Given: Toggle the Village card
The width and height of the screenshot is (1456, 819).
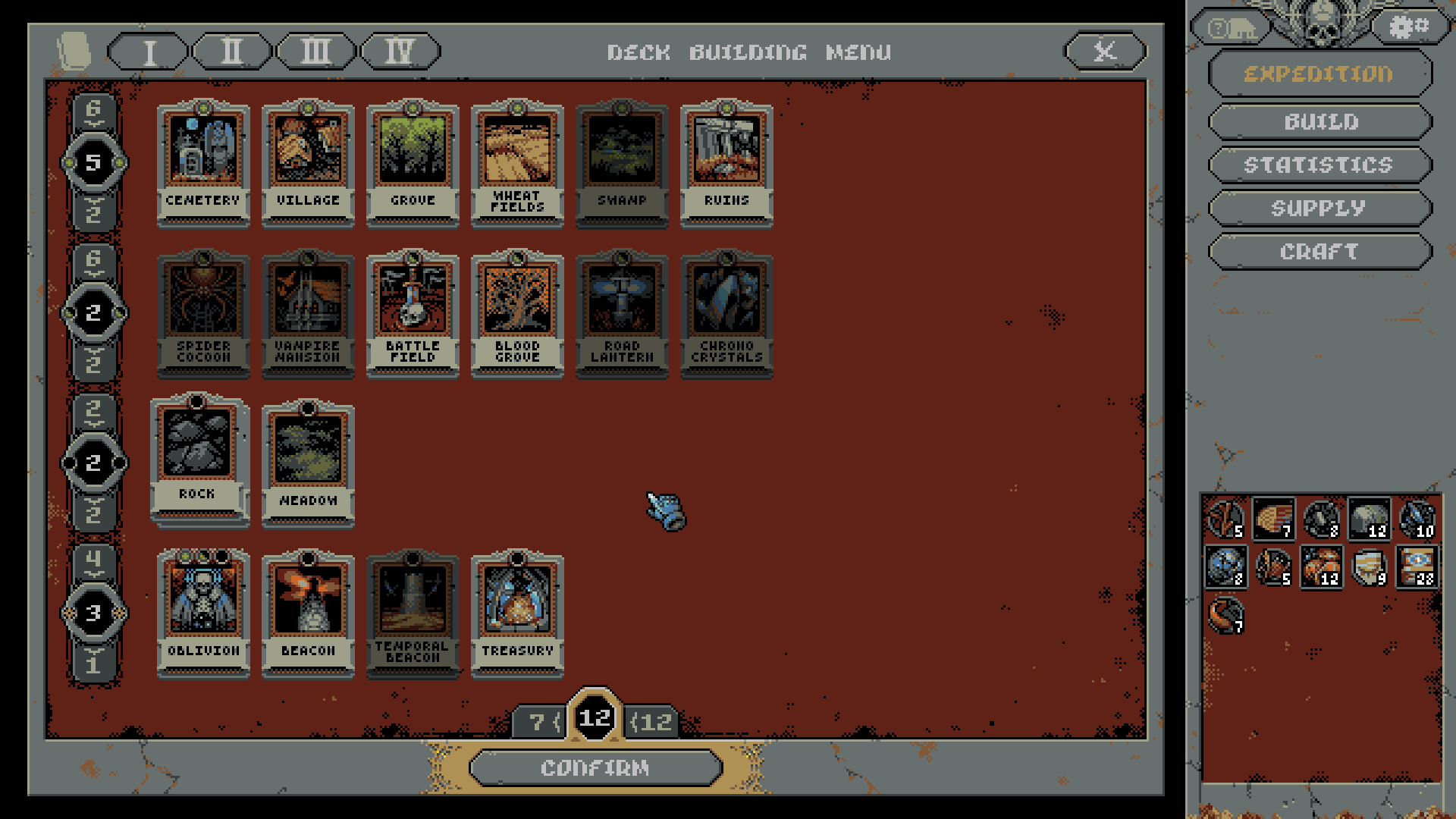Looking at the screenshot, I should [308, 163].
